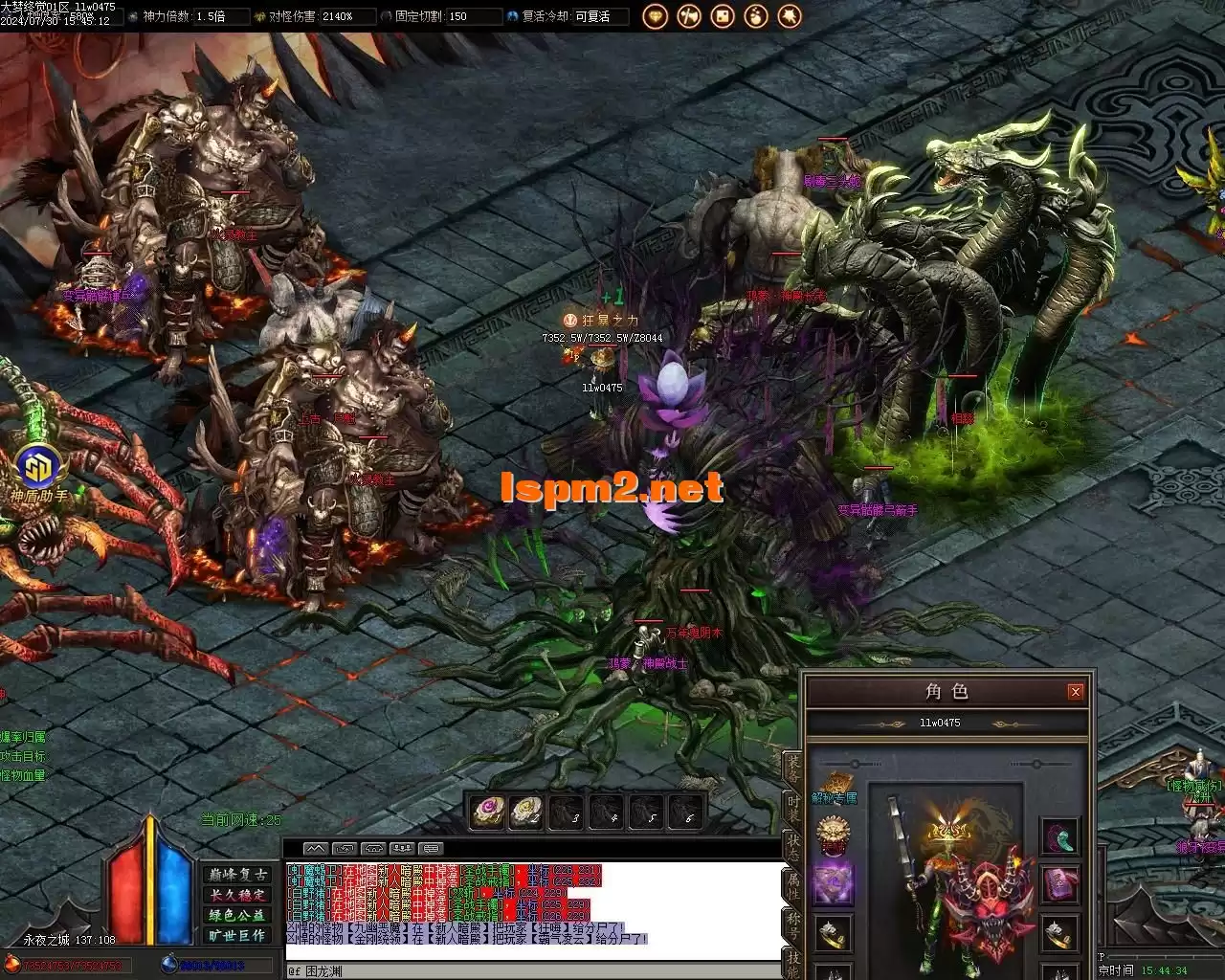Select the 解秘专属 scroll icon
Viewport: 1225px width, 980px height.
pos(834,782)
